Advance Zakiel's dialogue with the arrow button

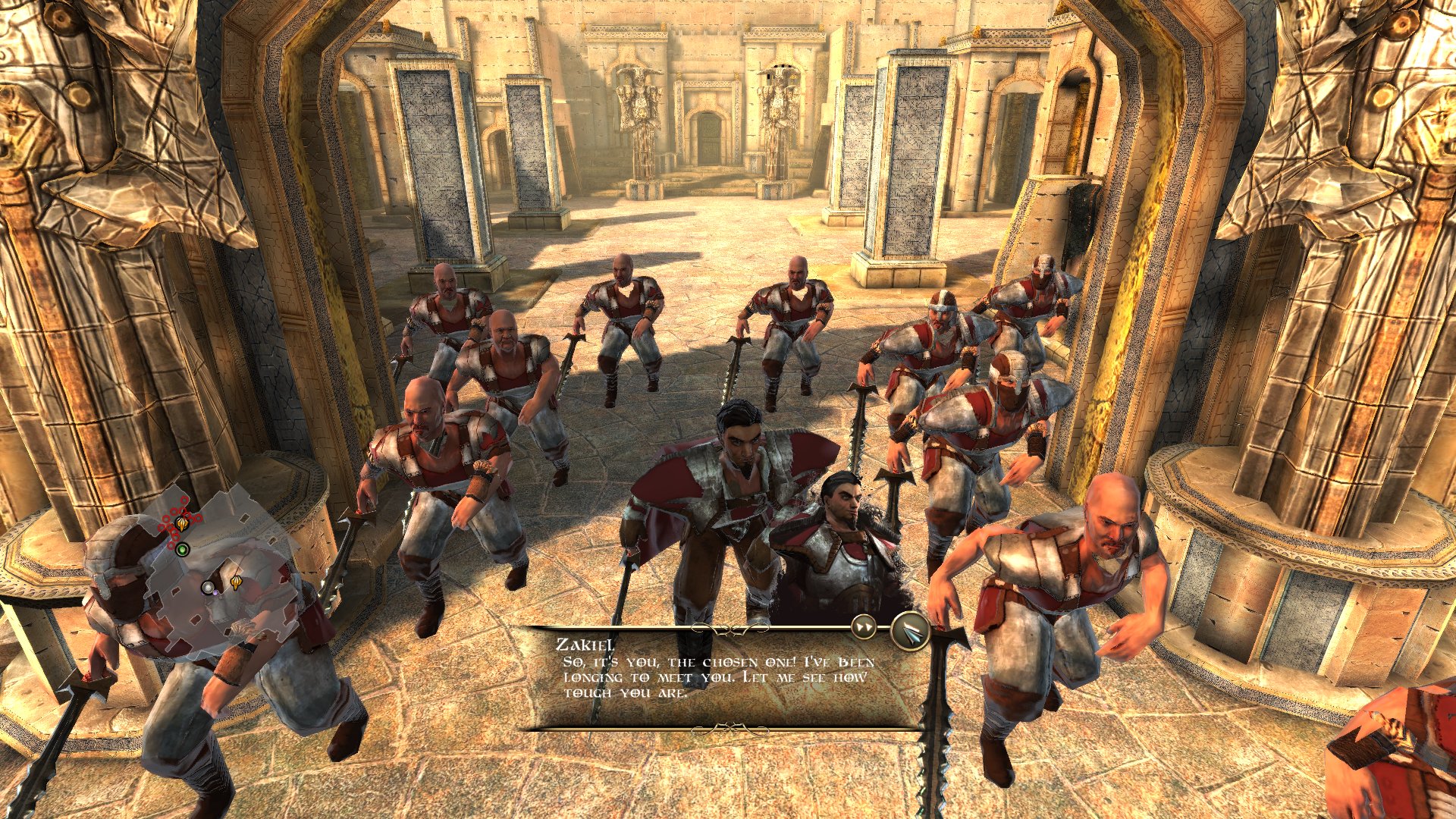911,631
